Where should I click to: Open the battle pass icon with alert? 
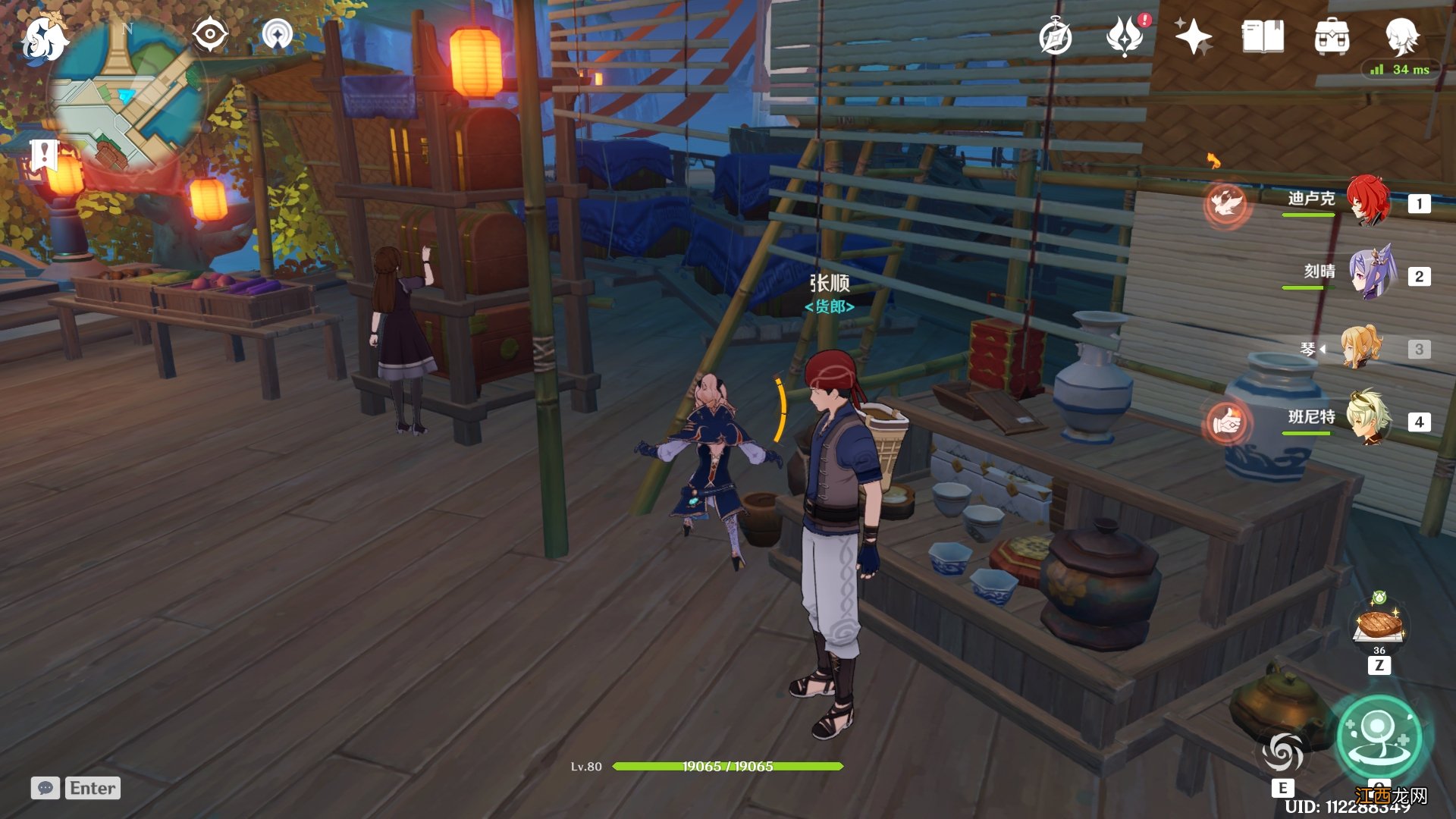1125,36
